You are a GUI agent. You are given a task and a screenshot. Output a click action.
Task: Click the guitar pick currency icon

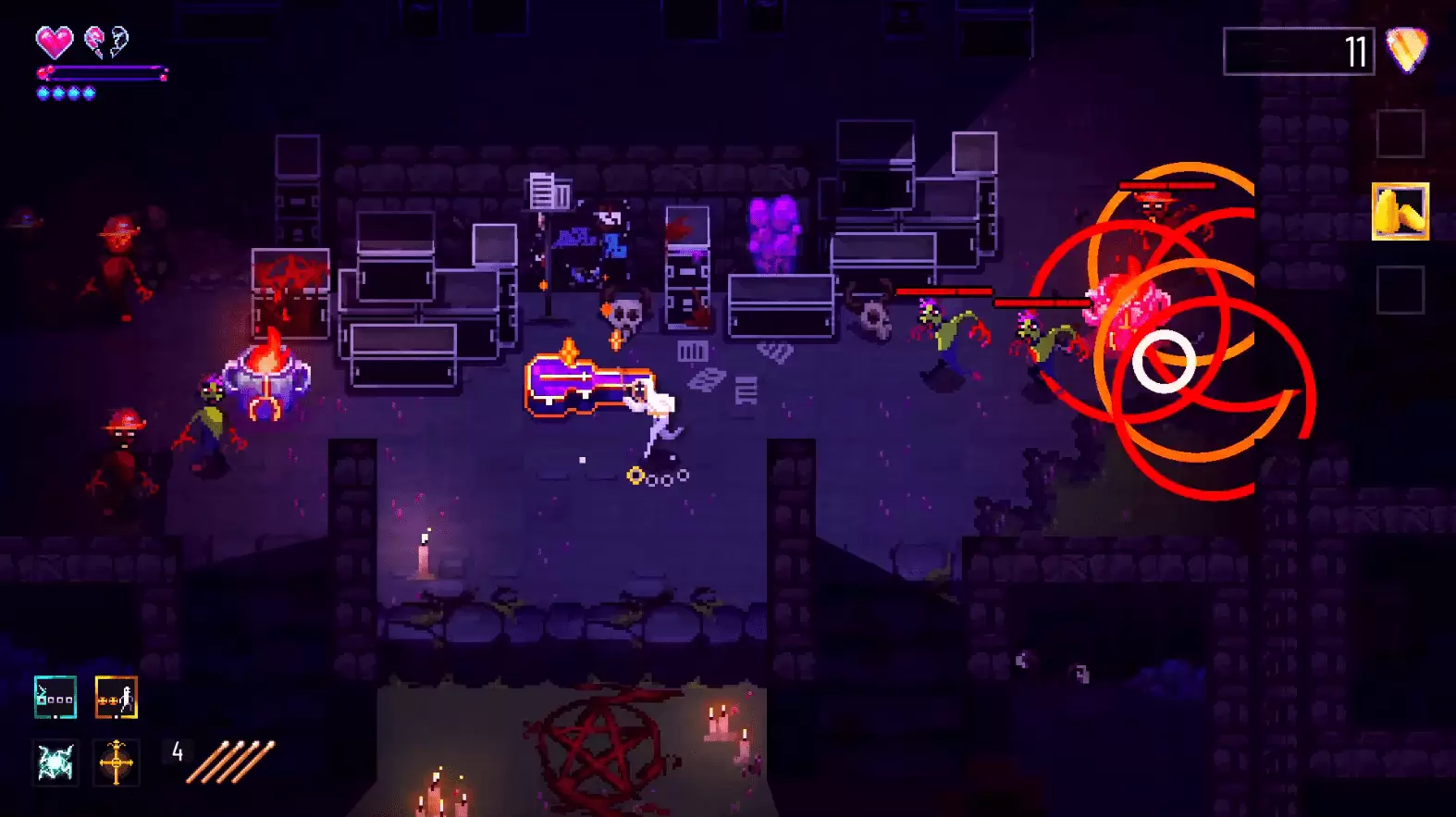click(x=1407, y=50)
